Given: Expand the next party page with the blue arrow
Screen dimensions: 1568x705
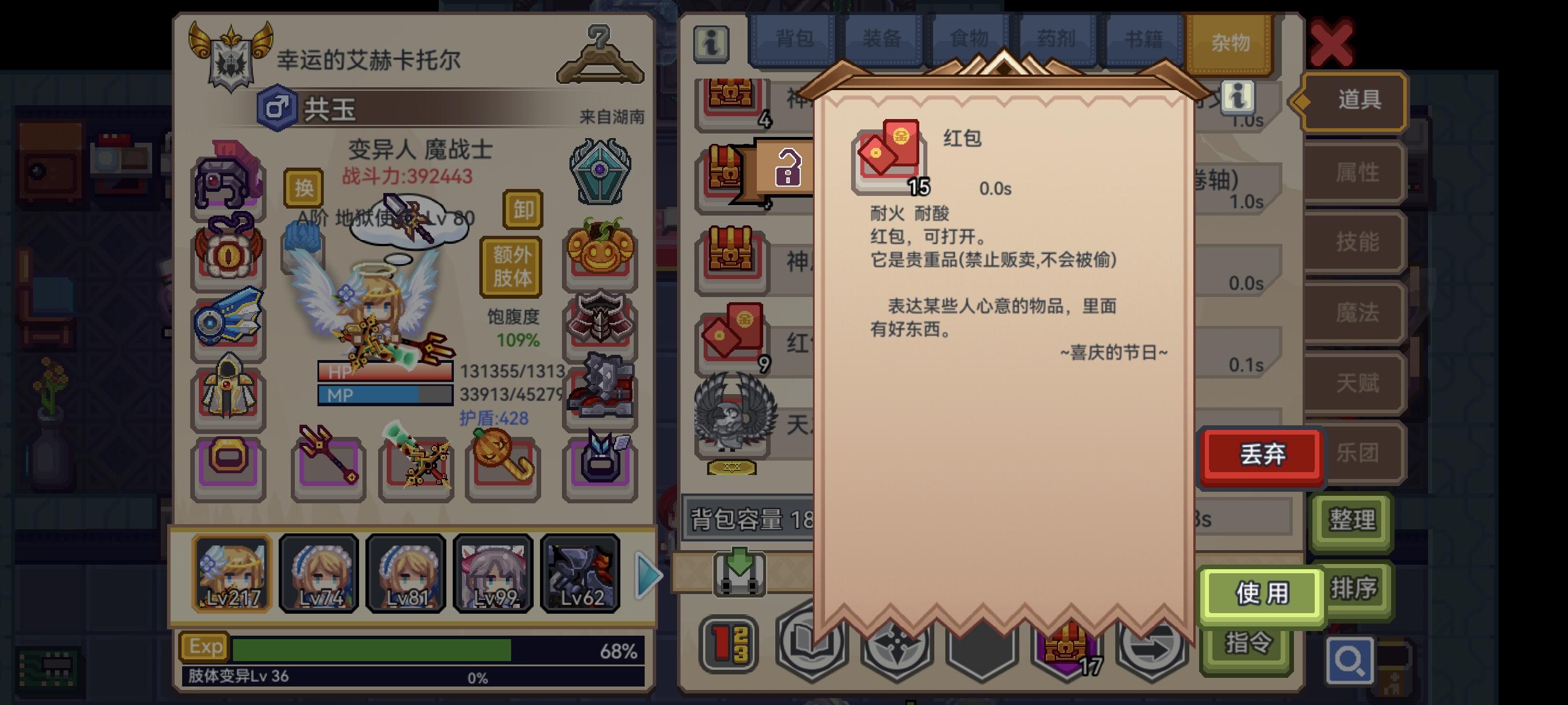Looking at the screenshot, I should [x=646, y=575].
